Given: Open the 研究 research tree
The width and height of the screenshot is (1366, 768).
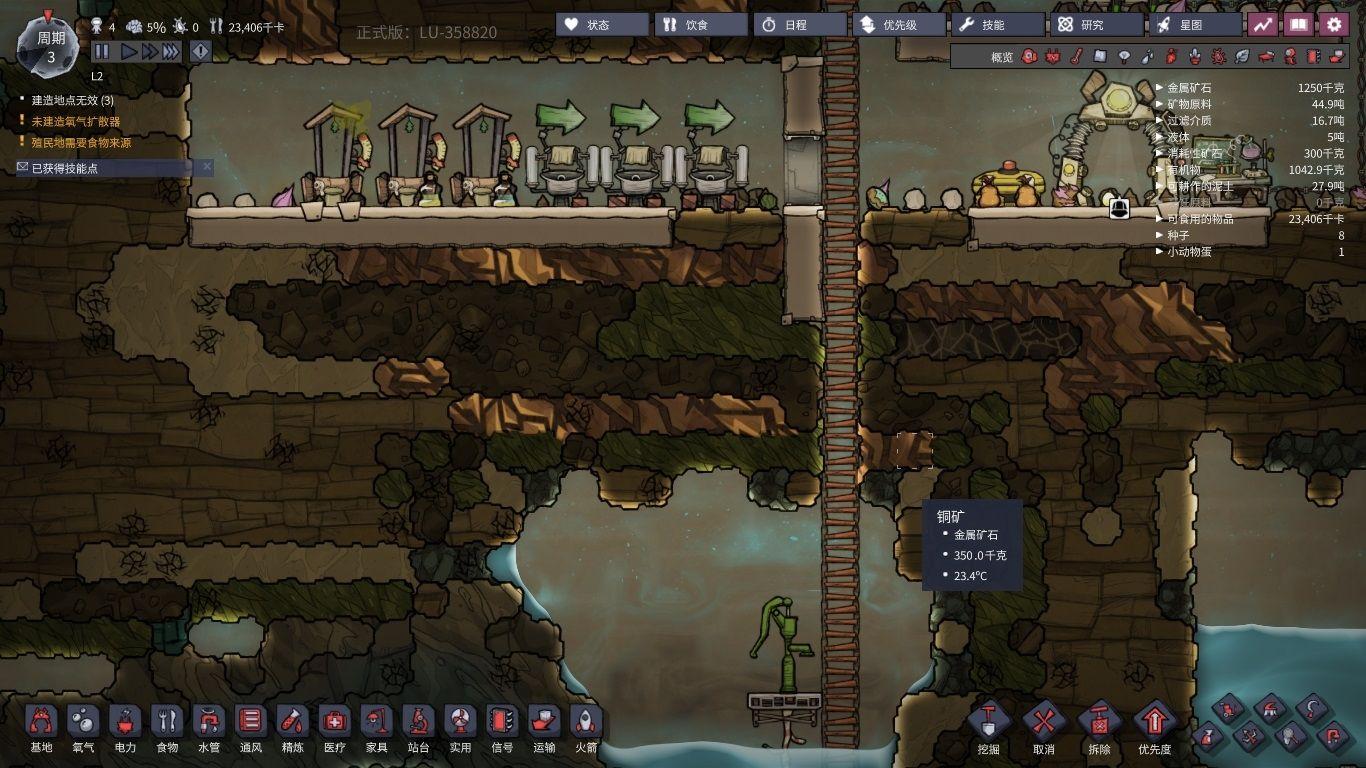Looking at the screenshot, I should click(1096, 24).
